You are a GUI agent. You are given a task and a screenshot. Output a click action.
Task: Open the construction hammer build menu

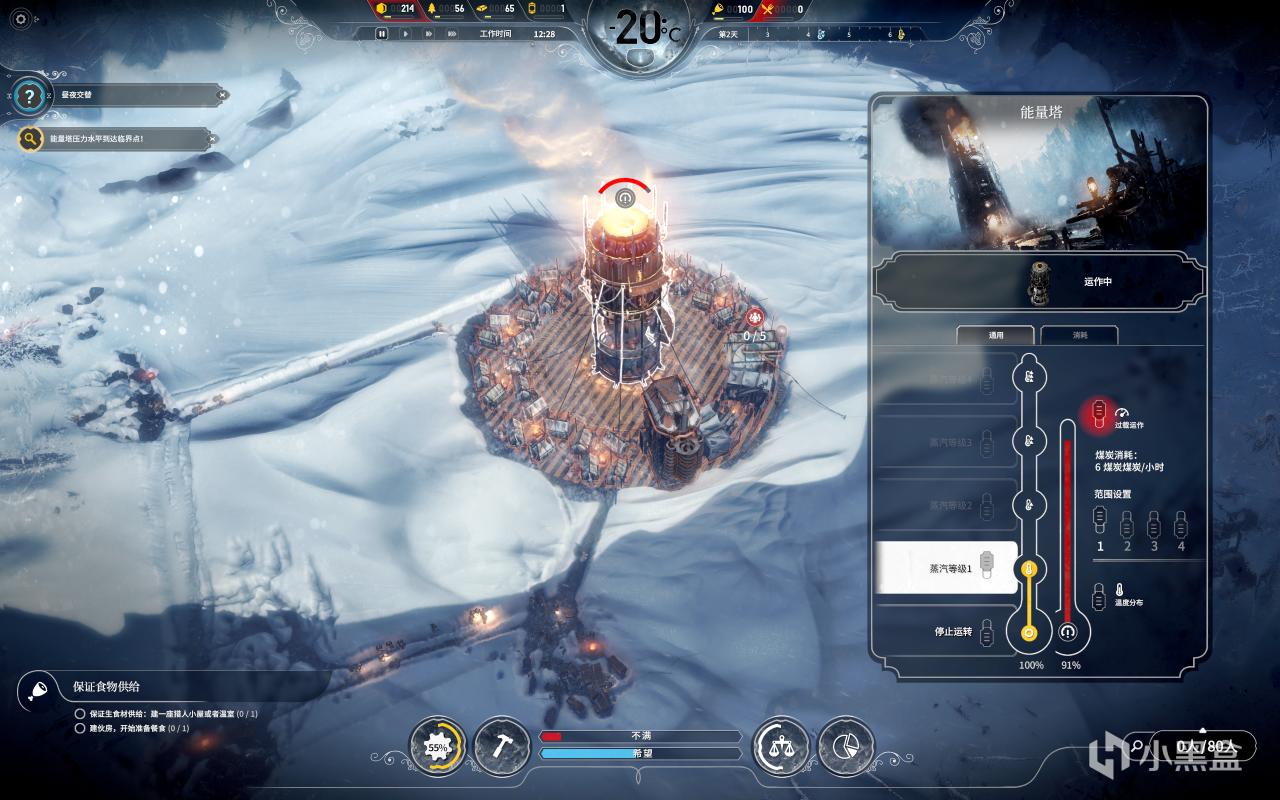point(501,746)
